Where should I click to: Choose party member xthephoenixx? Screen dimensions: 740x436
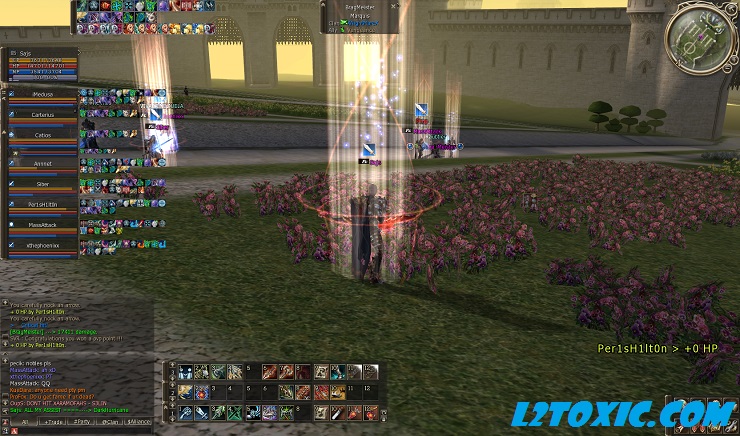tap(42, 244)
